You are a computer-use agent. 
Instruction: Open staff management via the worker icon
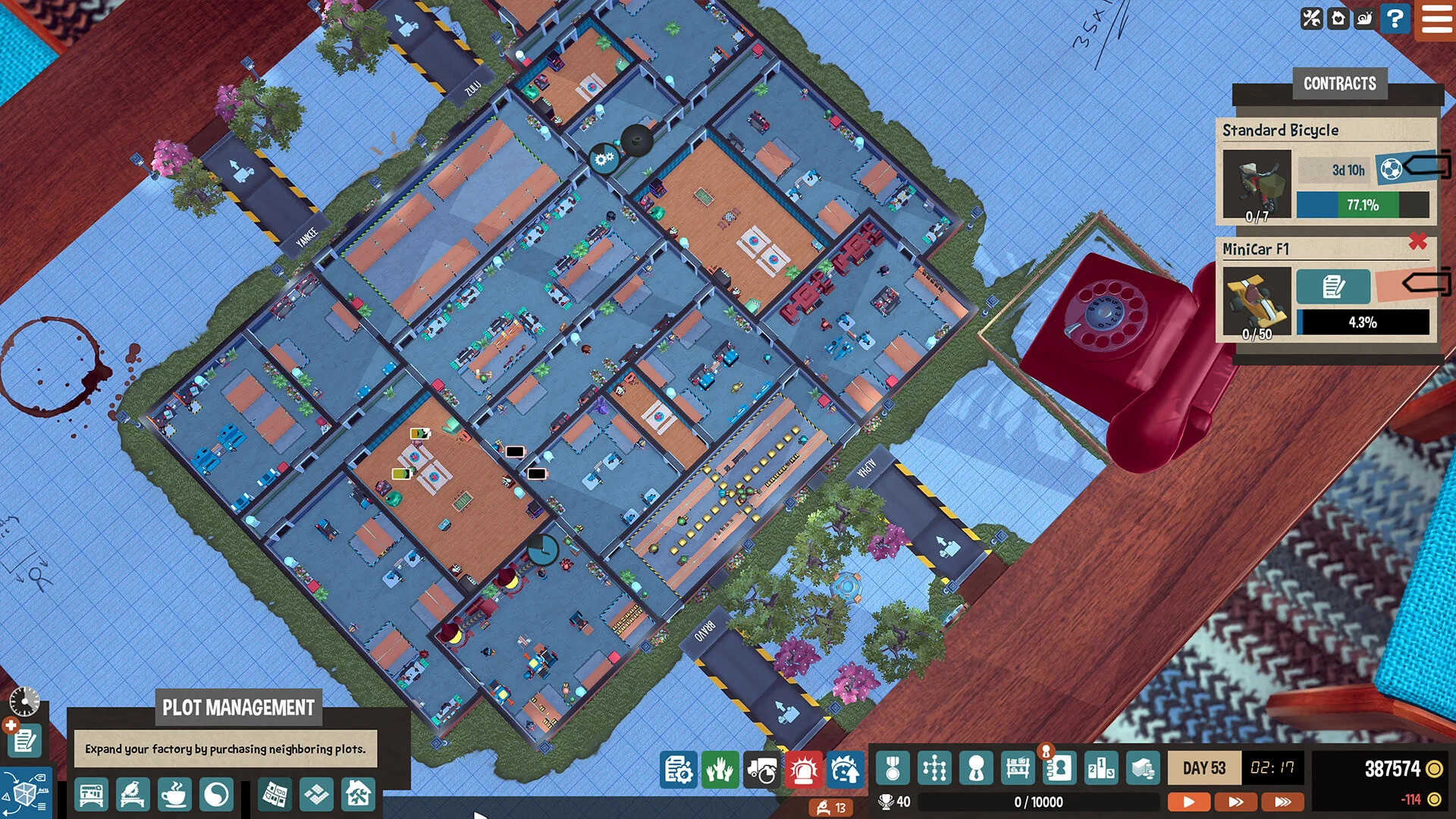coord(977,768)
